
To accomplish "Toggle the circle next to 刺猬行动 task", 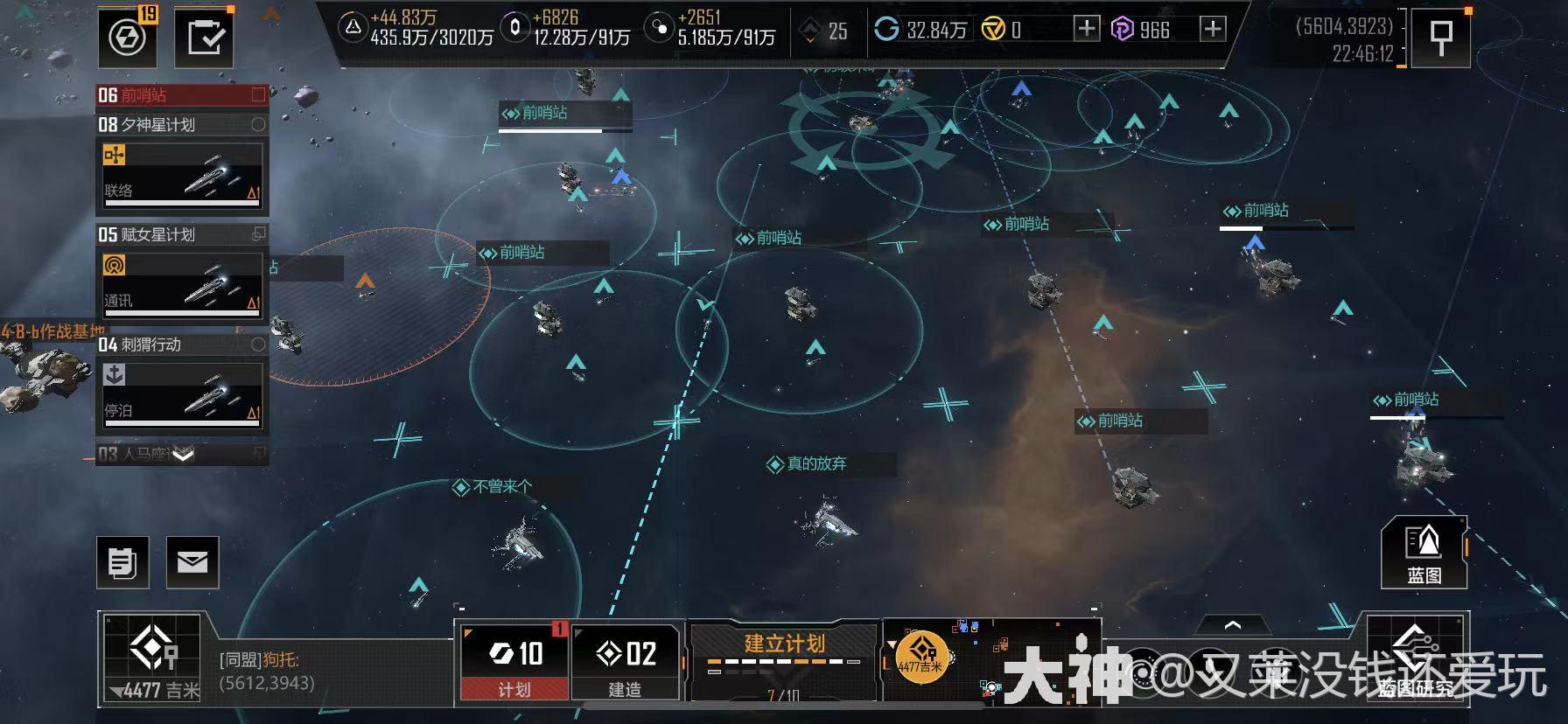I will tap(257, 345).
